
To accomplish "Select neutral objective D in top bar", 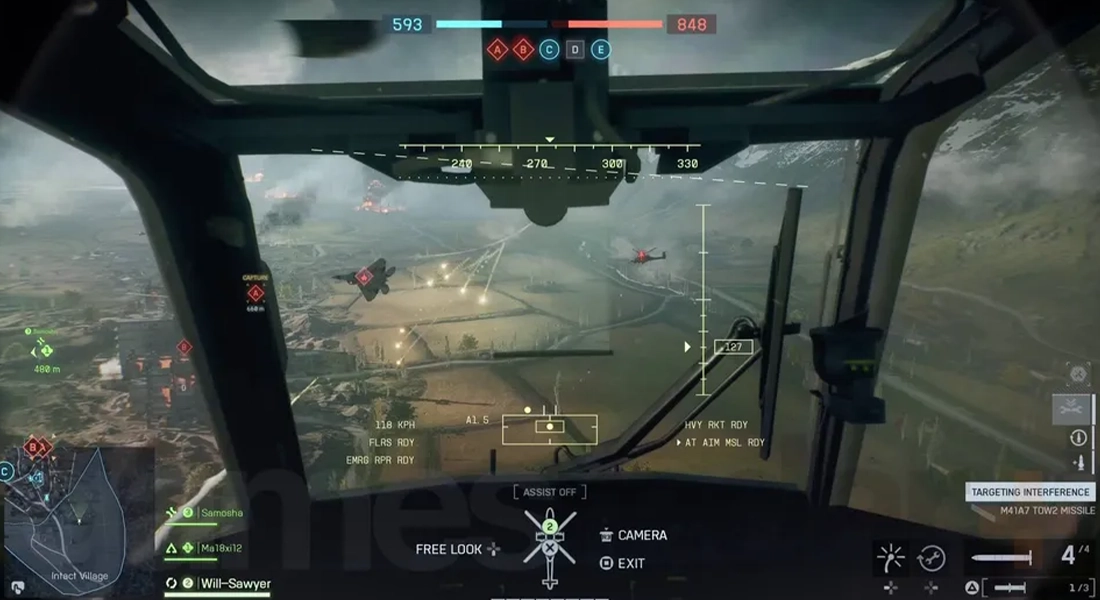I will [x=575, y=49].
